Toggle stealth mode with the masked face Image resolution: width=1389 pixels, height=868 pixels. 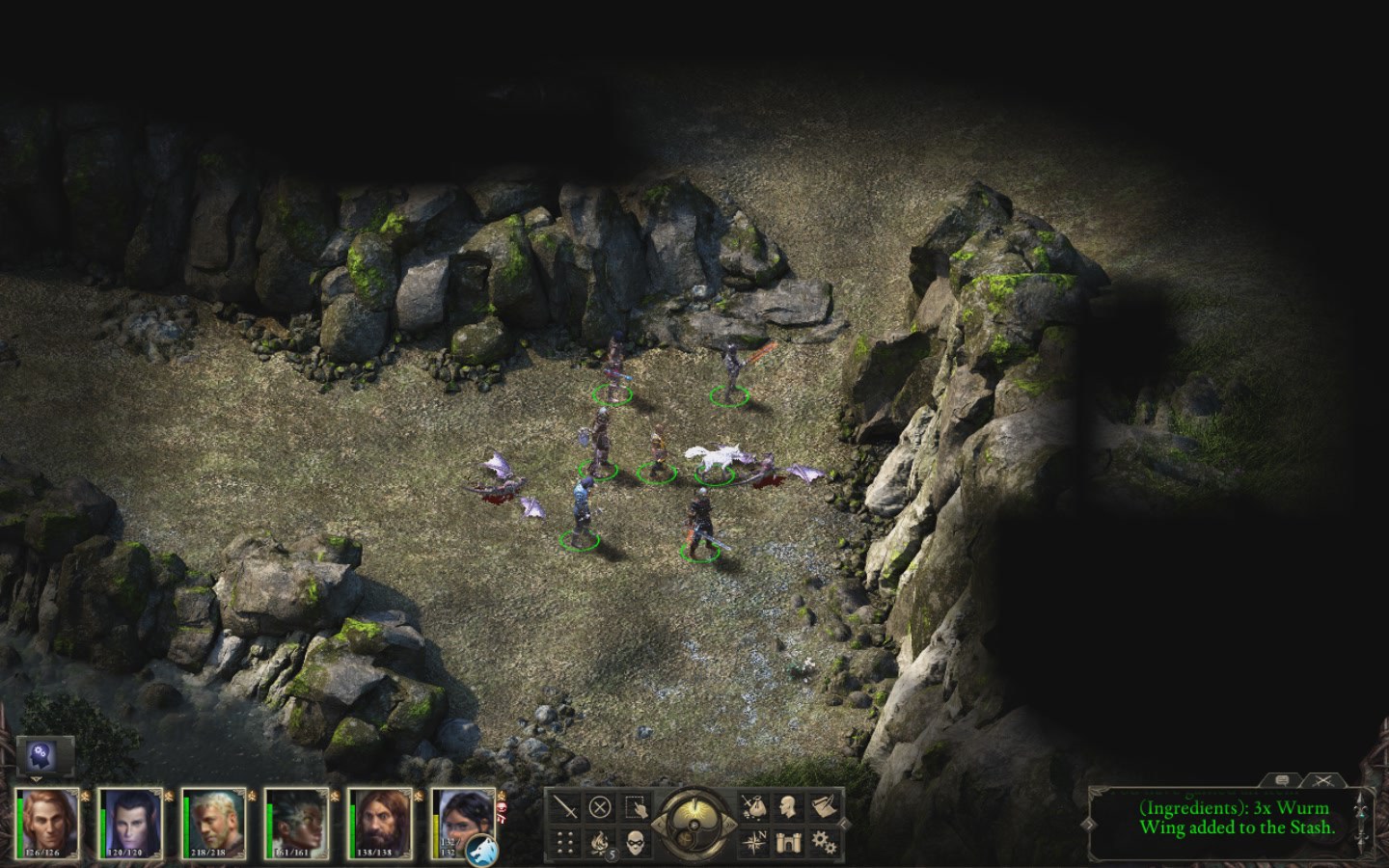tap(634, 842)
